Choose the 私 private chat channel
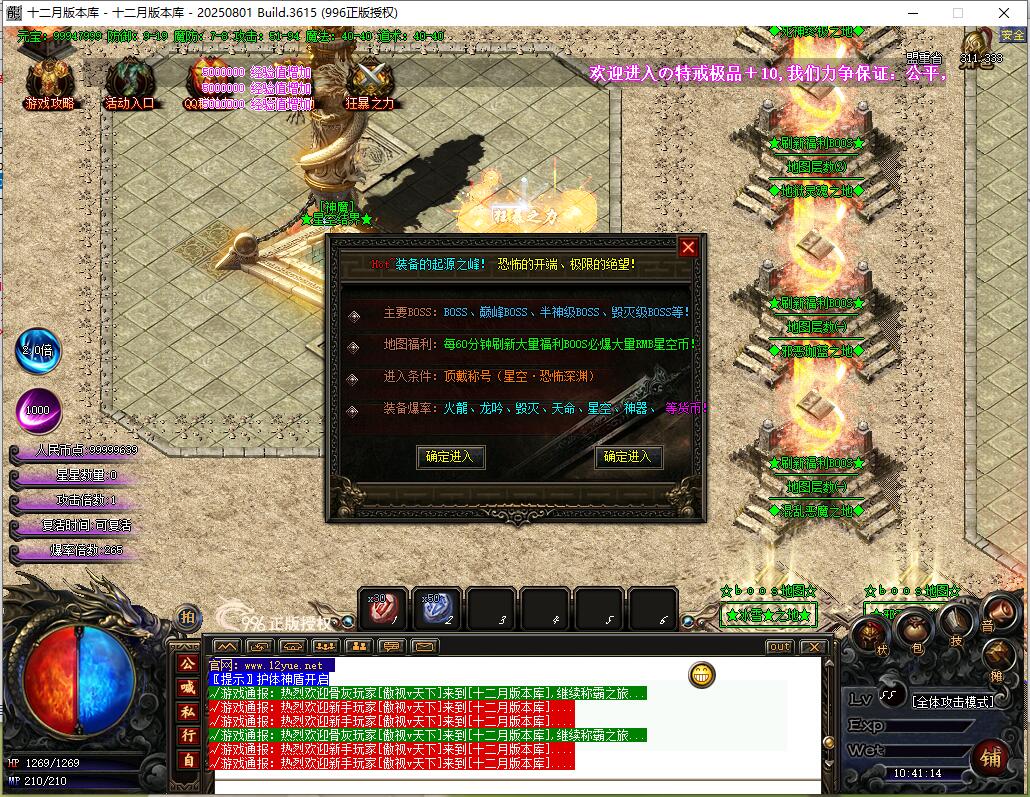1030x797 pixels. 187,712
